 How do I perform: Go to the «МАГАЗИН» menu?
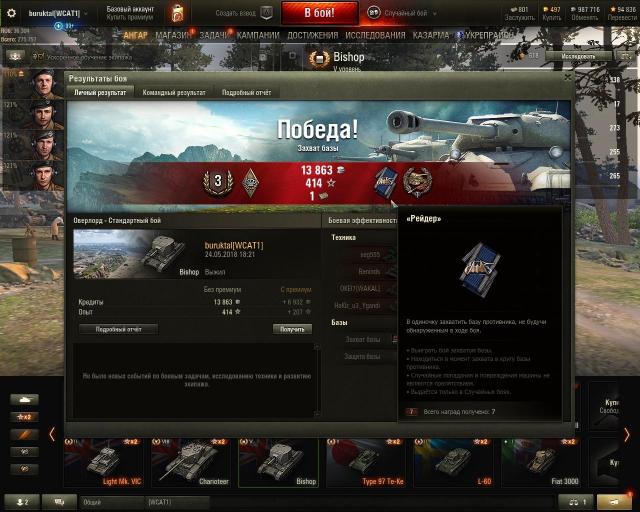coord(173,34)
